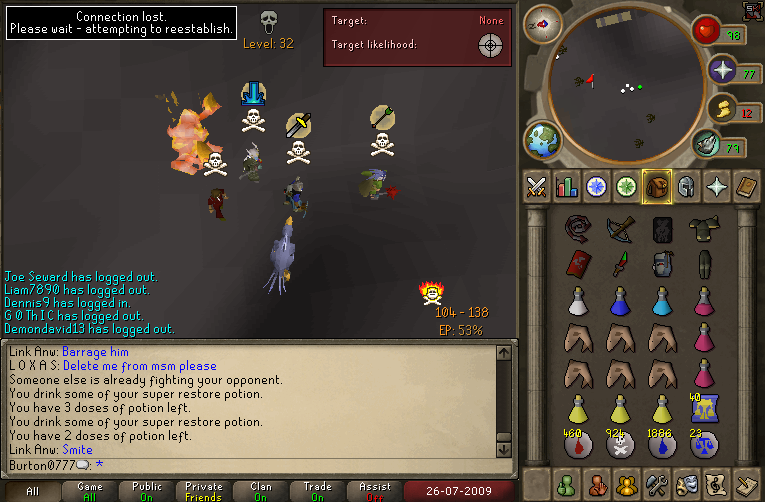765x502 pixels.
Task: Select the death rune stack of 924
Action: [619, 445]
